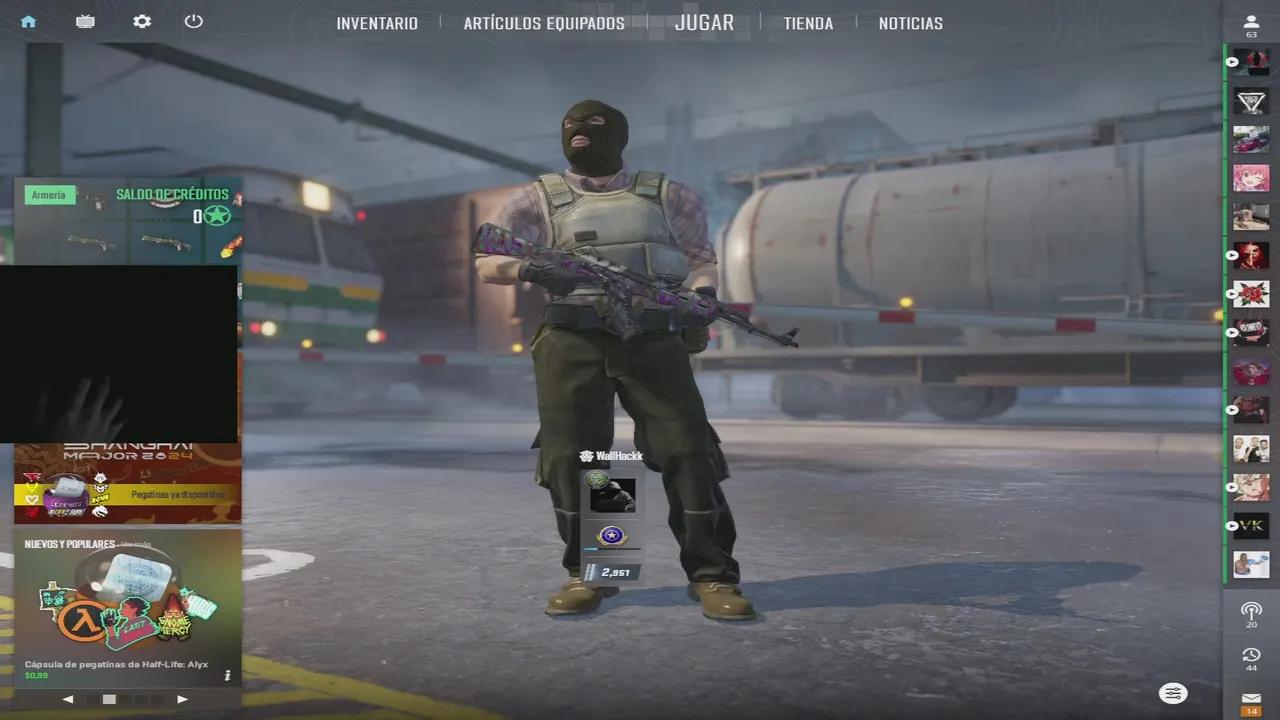This screenshot has height=720, width=1280.
Task: Open the TIENDA menu
Action: pos(807,23)
